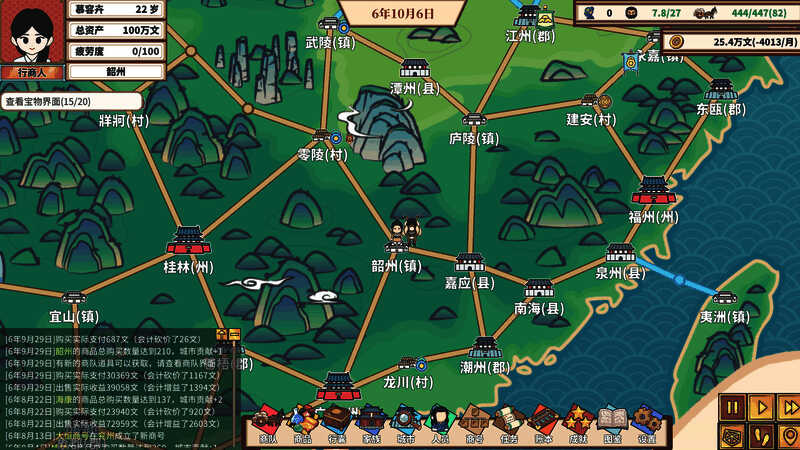Resume time at normal speed
This screenshot has height=450, width=800.
pos(761,407)
